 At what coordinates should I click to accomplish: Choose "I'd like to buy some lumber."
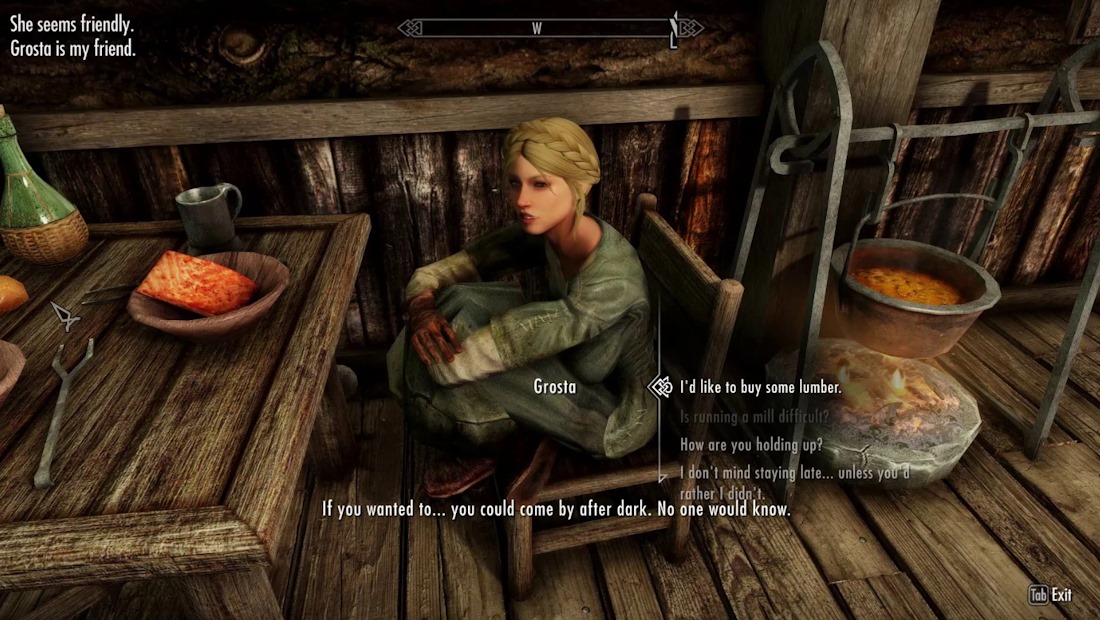[x=760, y=387]
